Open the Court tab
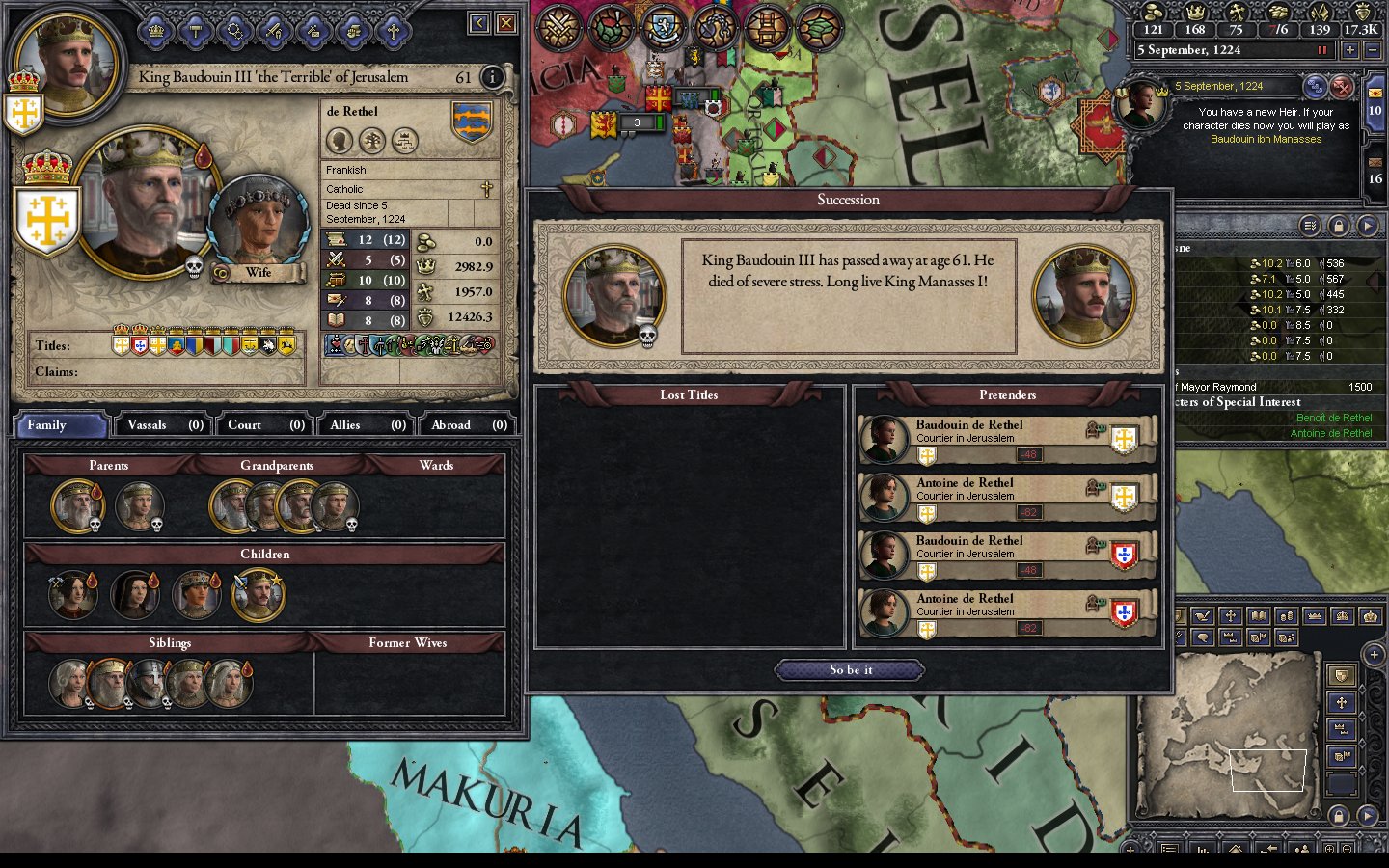 265,425
